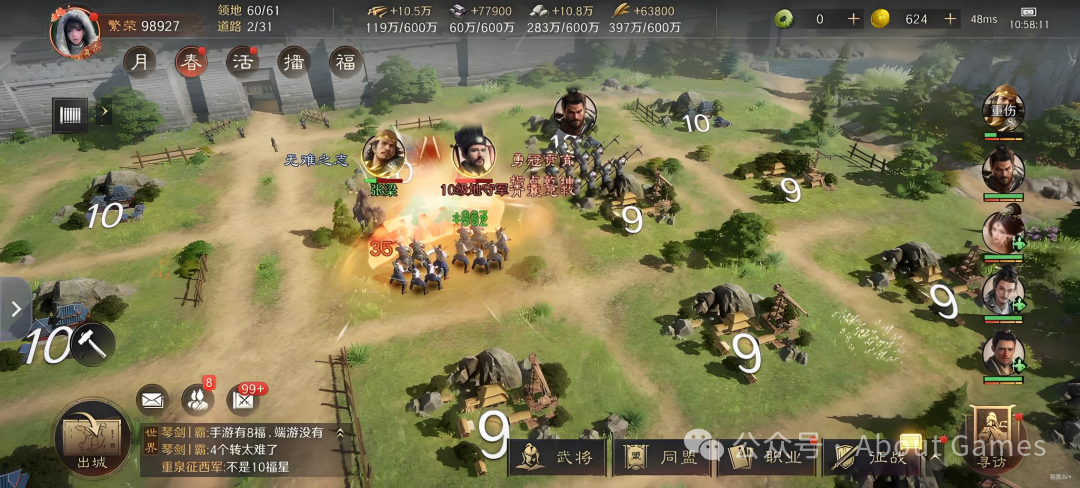
Task: Select the female general portrait
Action: click(x=1002, y=232)
